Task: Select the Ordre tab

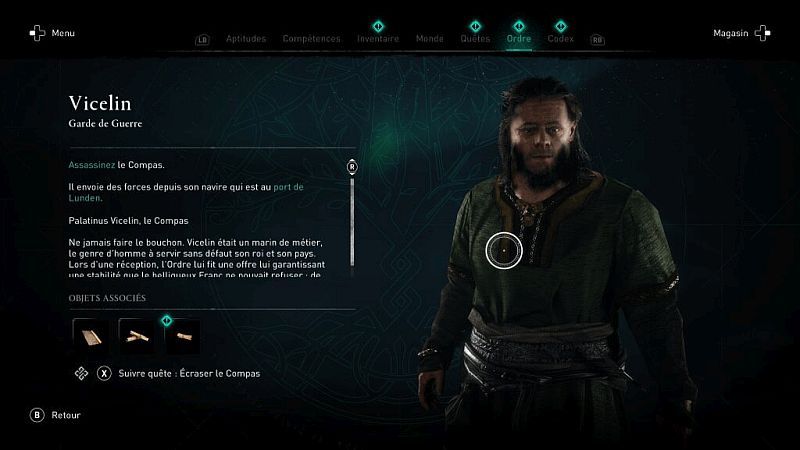Action: point(519,39)
